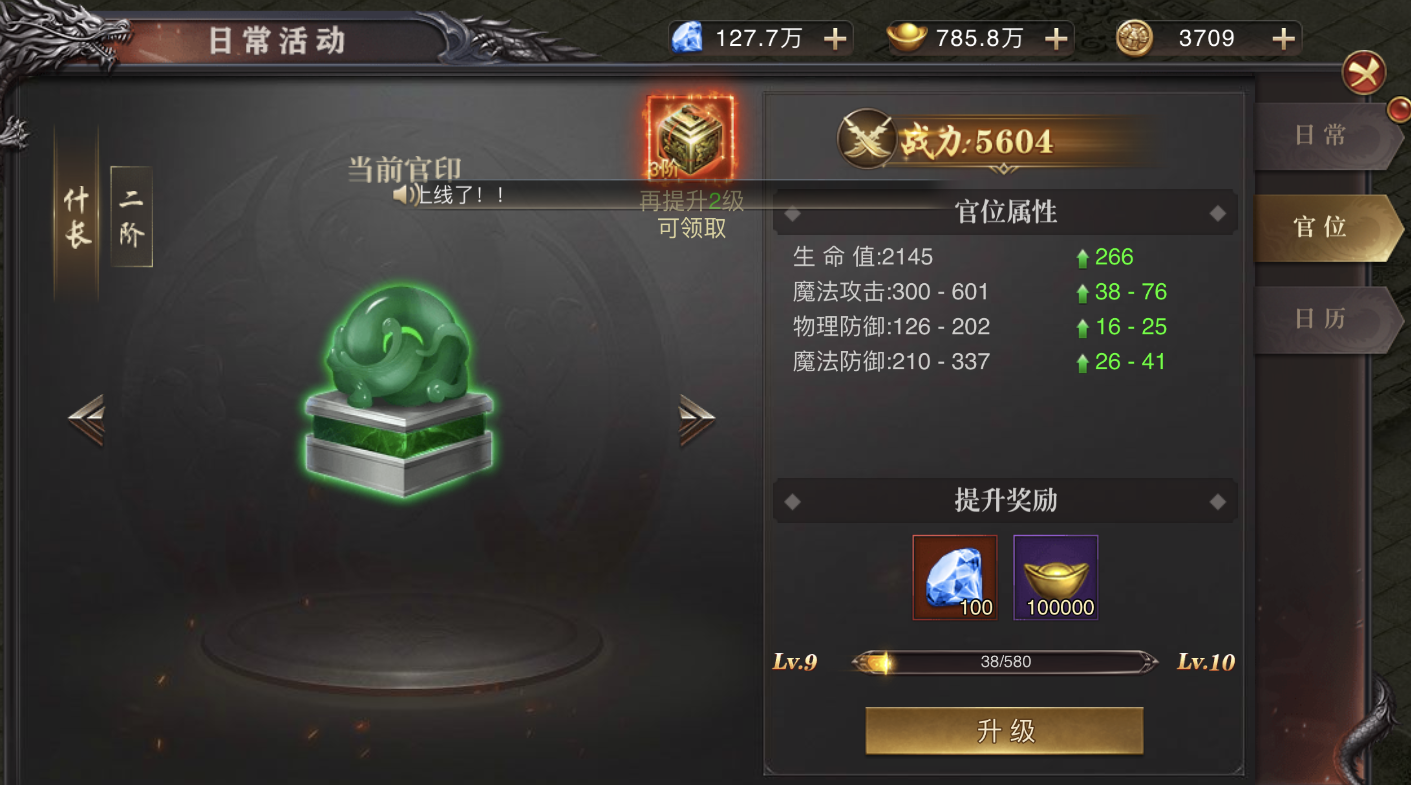
Task: Show the next official seal
Action: [696, 420]
